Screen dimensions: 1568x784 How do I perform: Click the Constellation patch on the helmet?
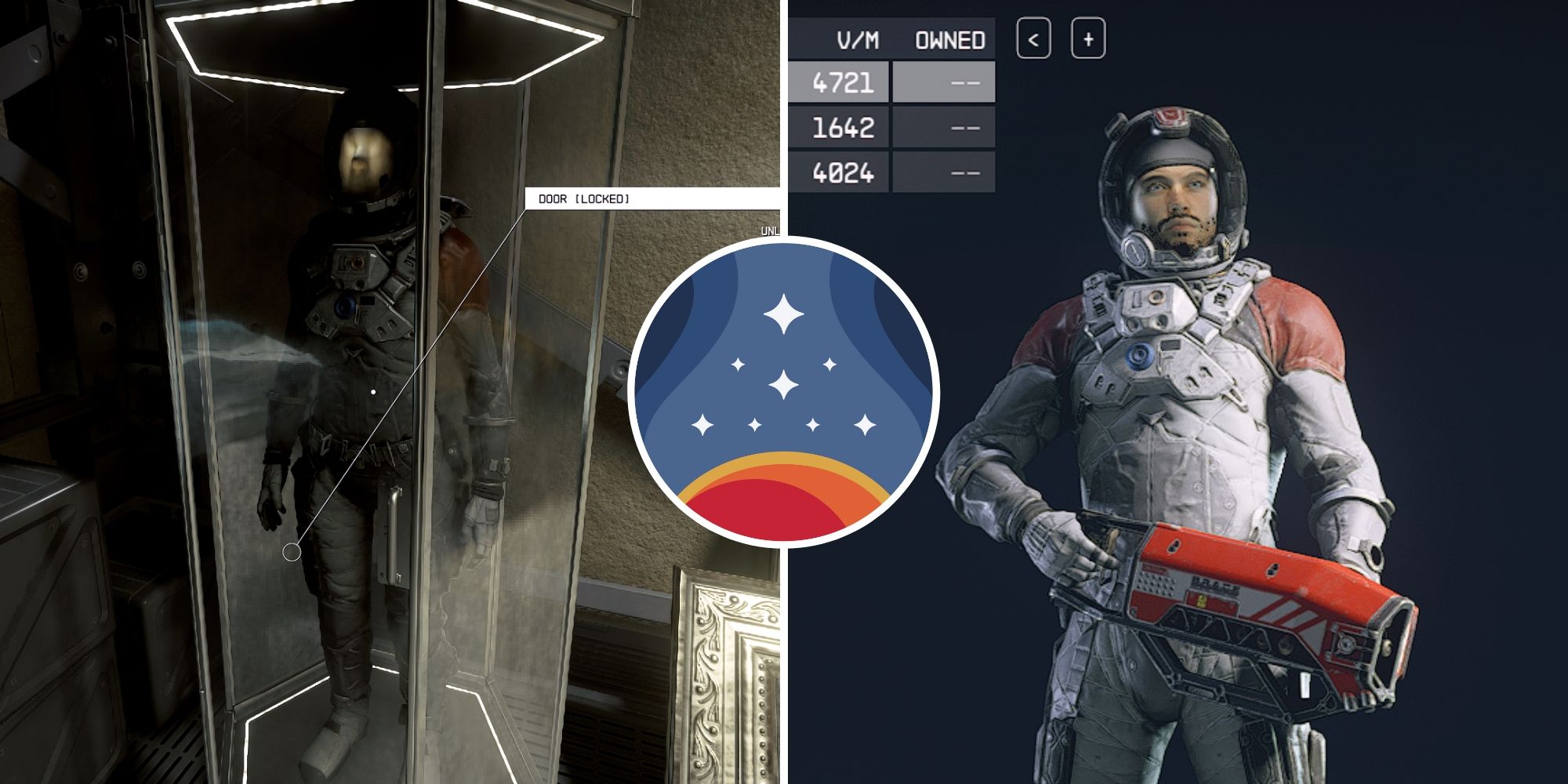1171,118
